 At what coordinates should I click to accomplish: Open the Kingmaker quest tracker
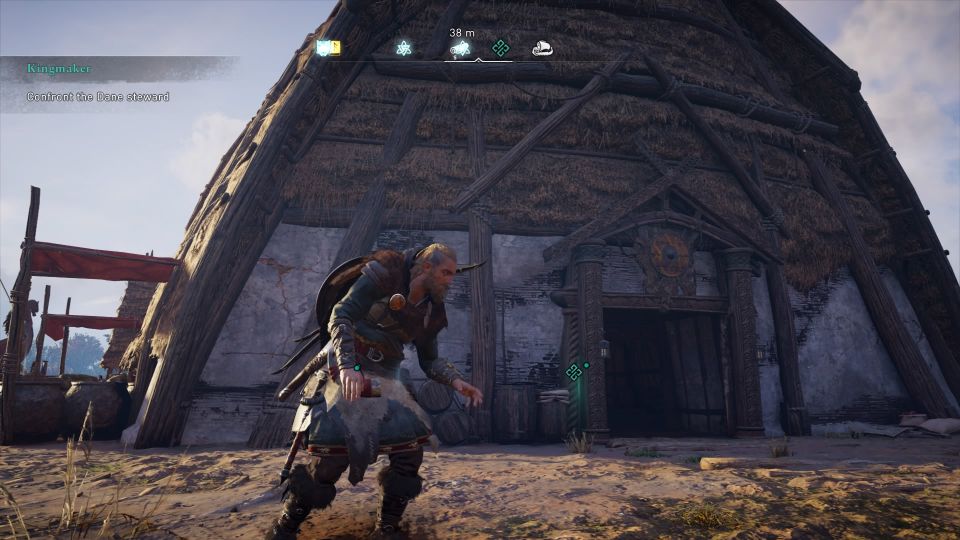tap(60, 68)
